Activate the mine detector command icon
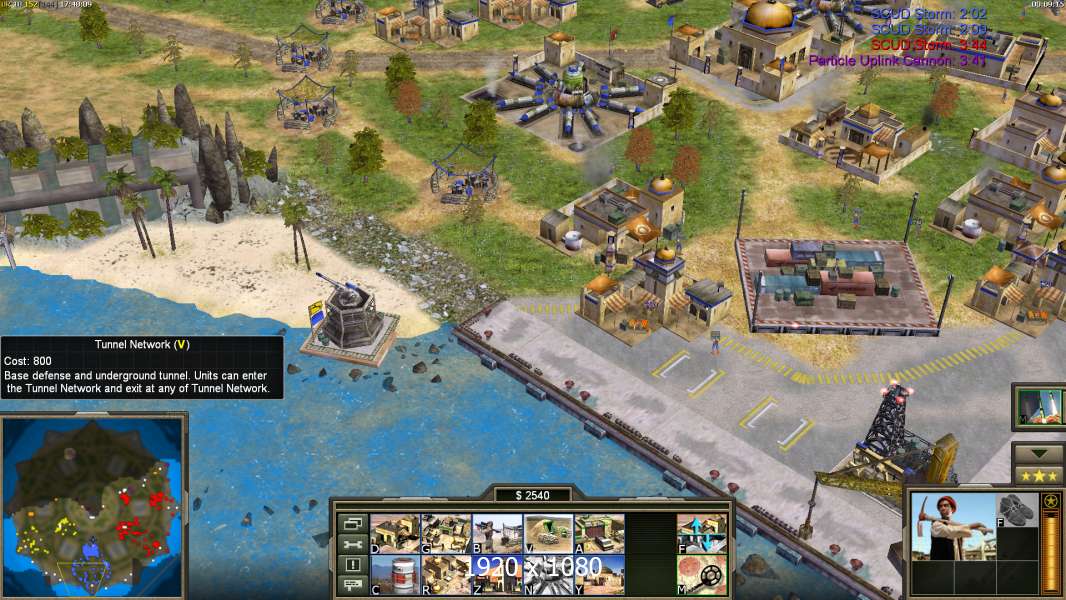Viewport: 1066px width, 600px height. point(702,575)
